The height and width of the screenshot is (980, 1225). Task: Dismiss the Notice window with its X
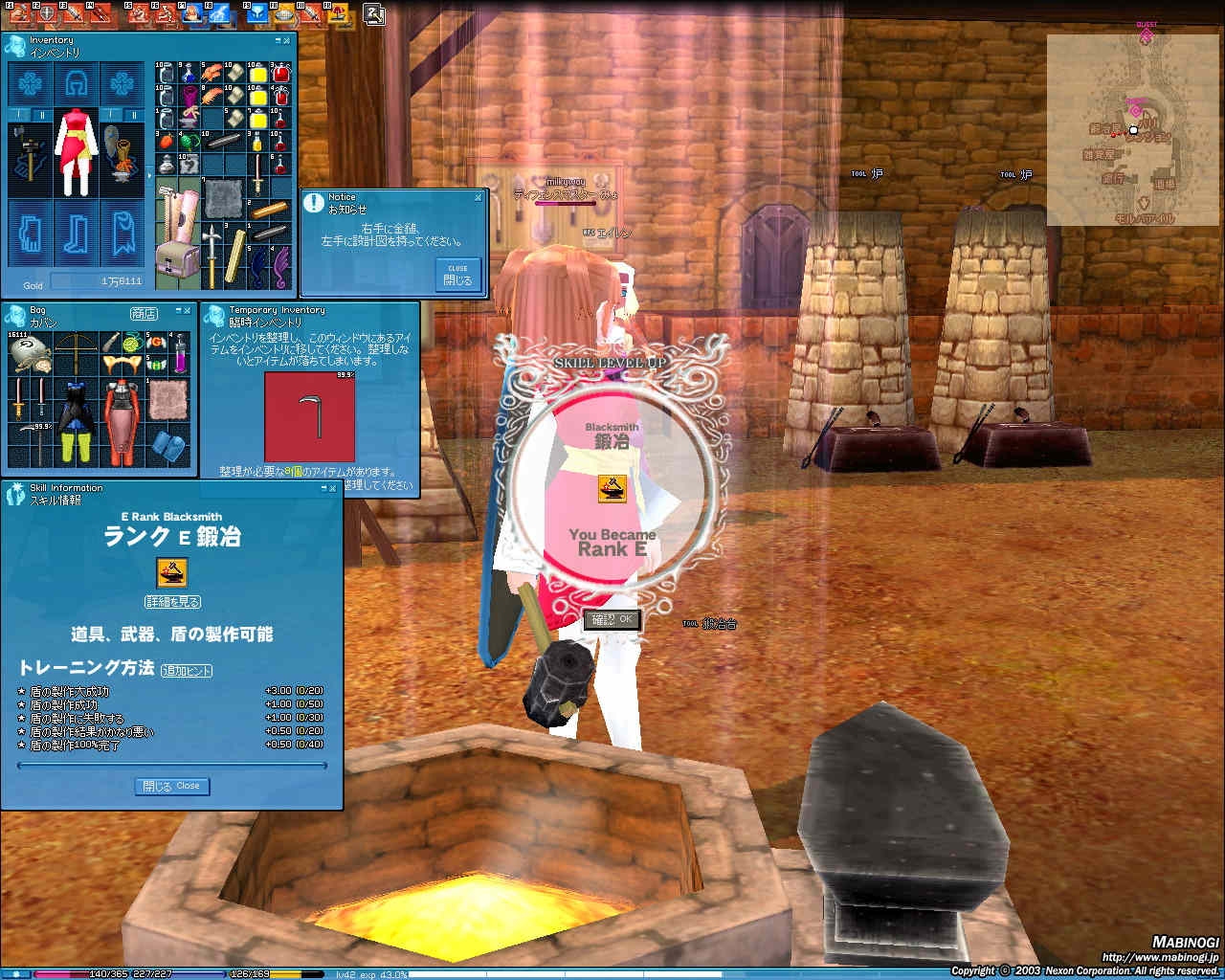(478, 197)
